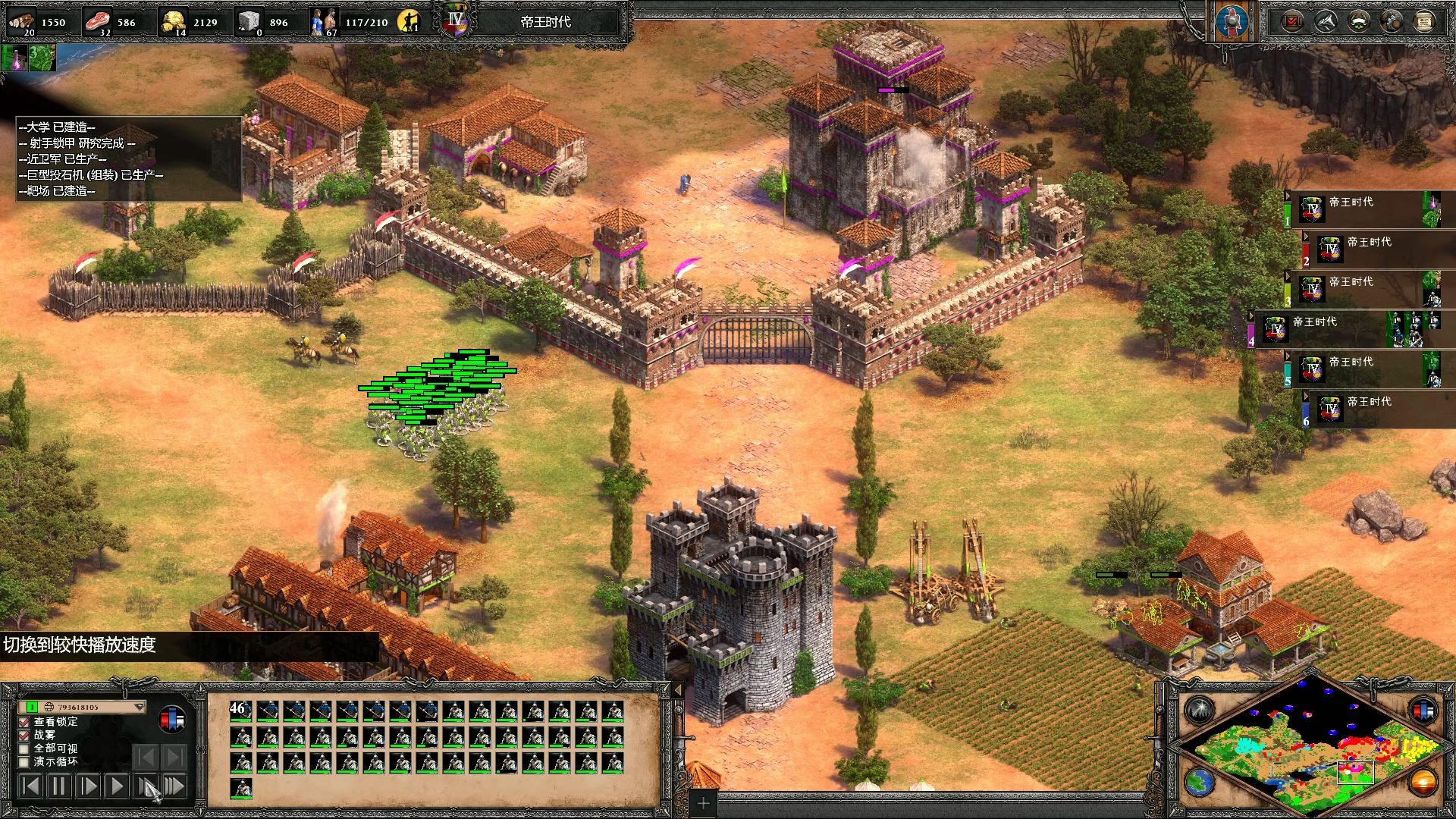Open the laurel wreath banner icon
The image size is (1456, 819).
[x=1358, y=21]
